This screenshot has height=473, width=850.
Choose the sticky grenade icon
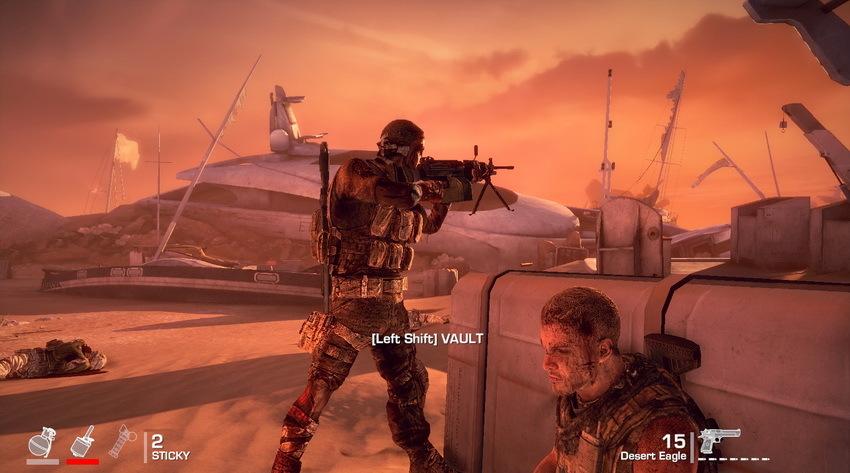pos(82,440)
